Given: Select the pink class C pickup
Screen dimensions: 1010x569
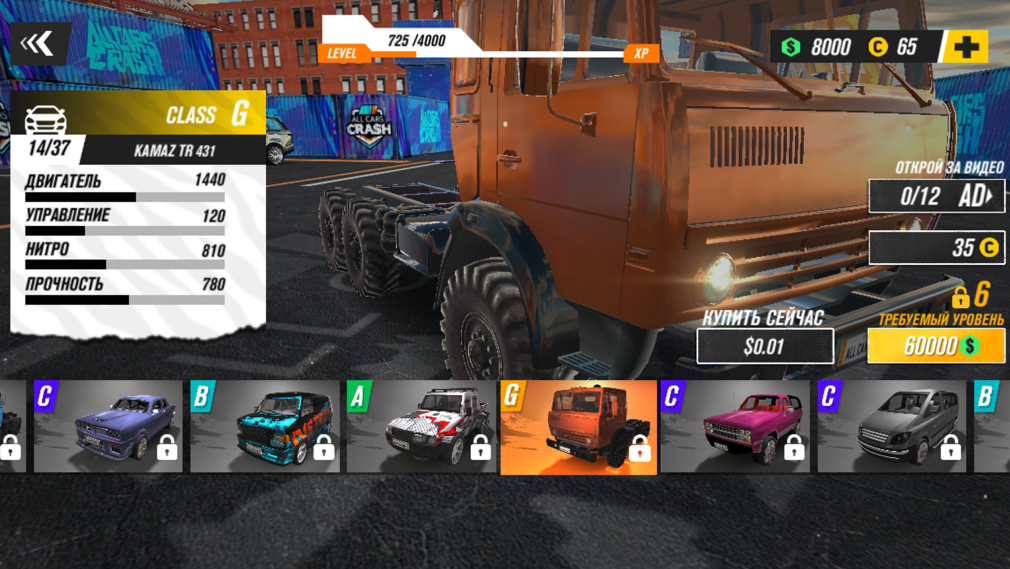Looking at the screenshot, I should (x=734, y=427).
